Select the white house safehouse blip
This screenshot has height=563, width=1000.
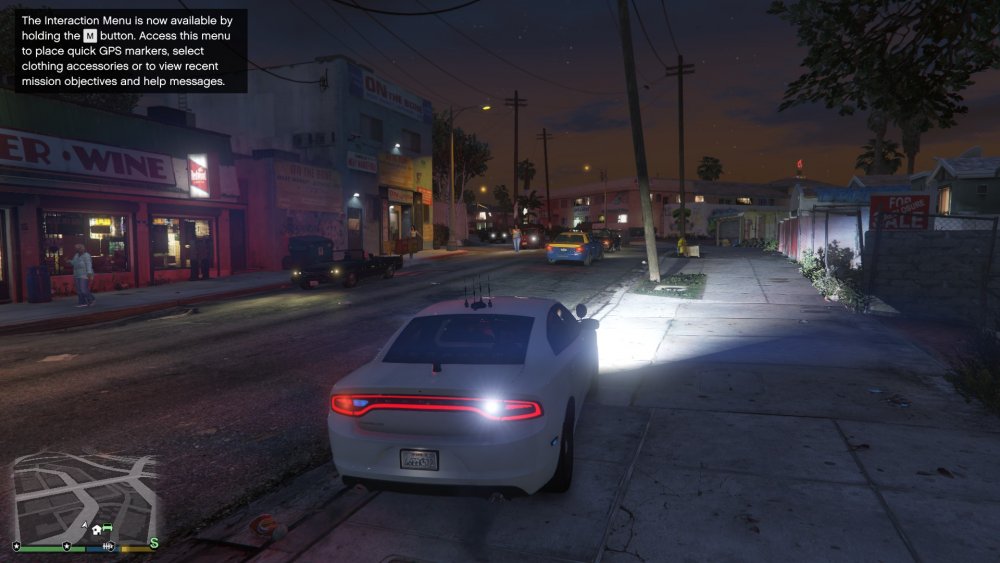point(97,529)
